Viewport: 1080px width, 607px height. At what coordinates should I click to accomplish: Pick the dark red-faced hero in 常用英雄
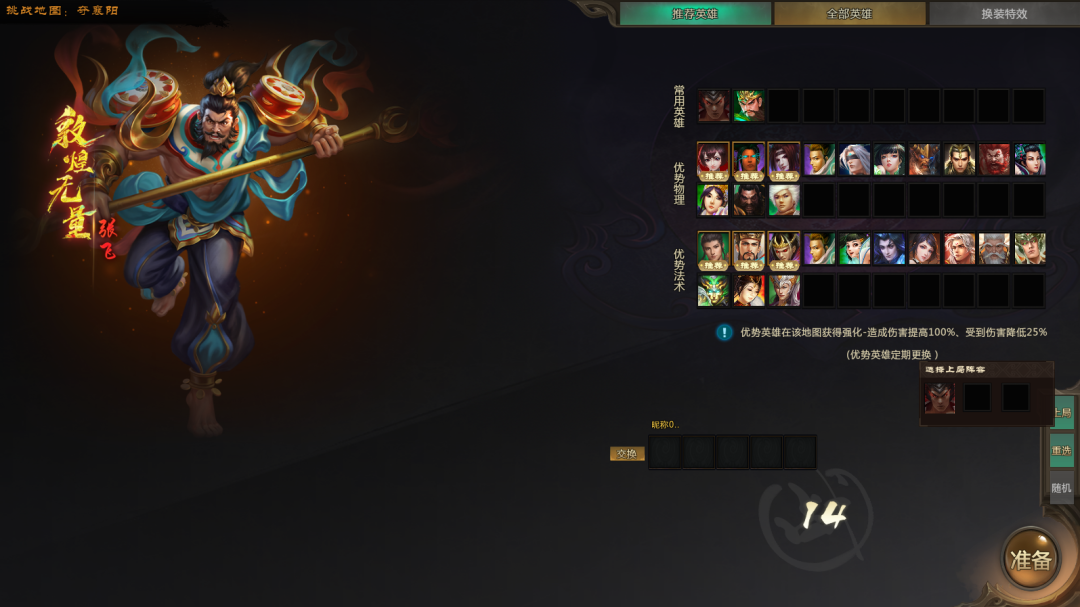[x=714, y=105]
